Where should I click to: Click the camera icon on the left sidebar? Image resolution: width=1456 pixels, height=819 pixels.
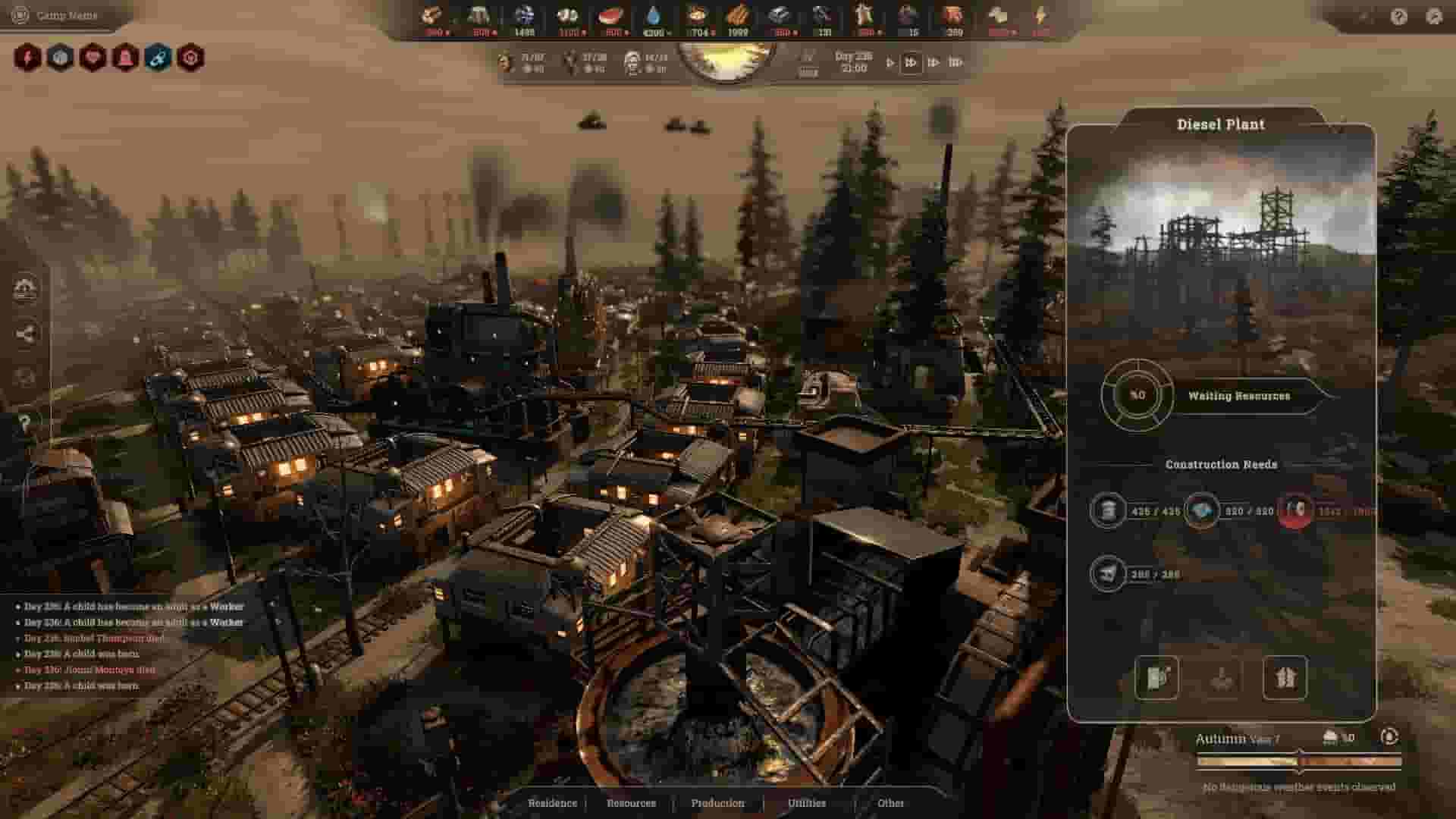pyautogui.click(x=27, y=287)
